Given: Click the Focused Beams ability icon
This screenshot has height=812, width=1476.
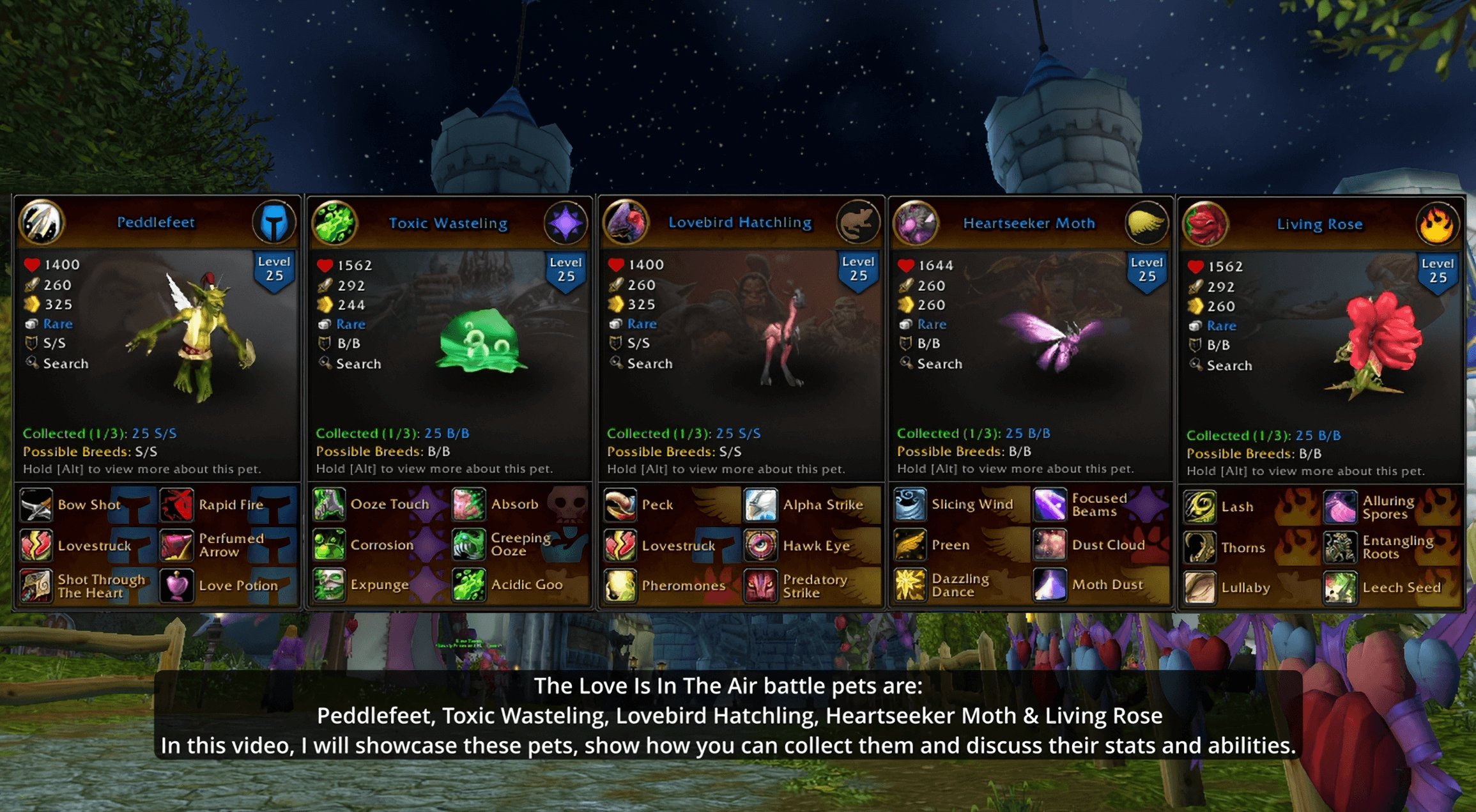Looking at the screenshot, I should tap(1049, 504).
